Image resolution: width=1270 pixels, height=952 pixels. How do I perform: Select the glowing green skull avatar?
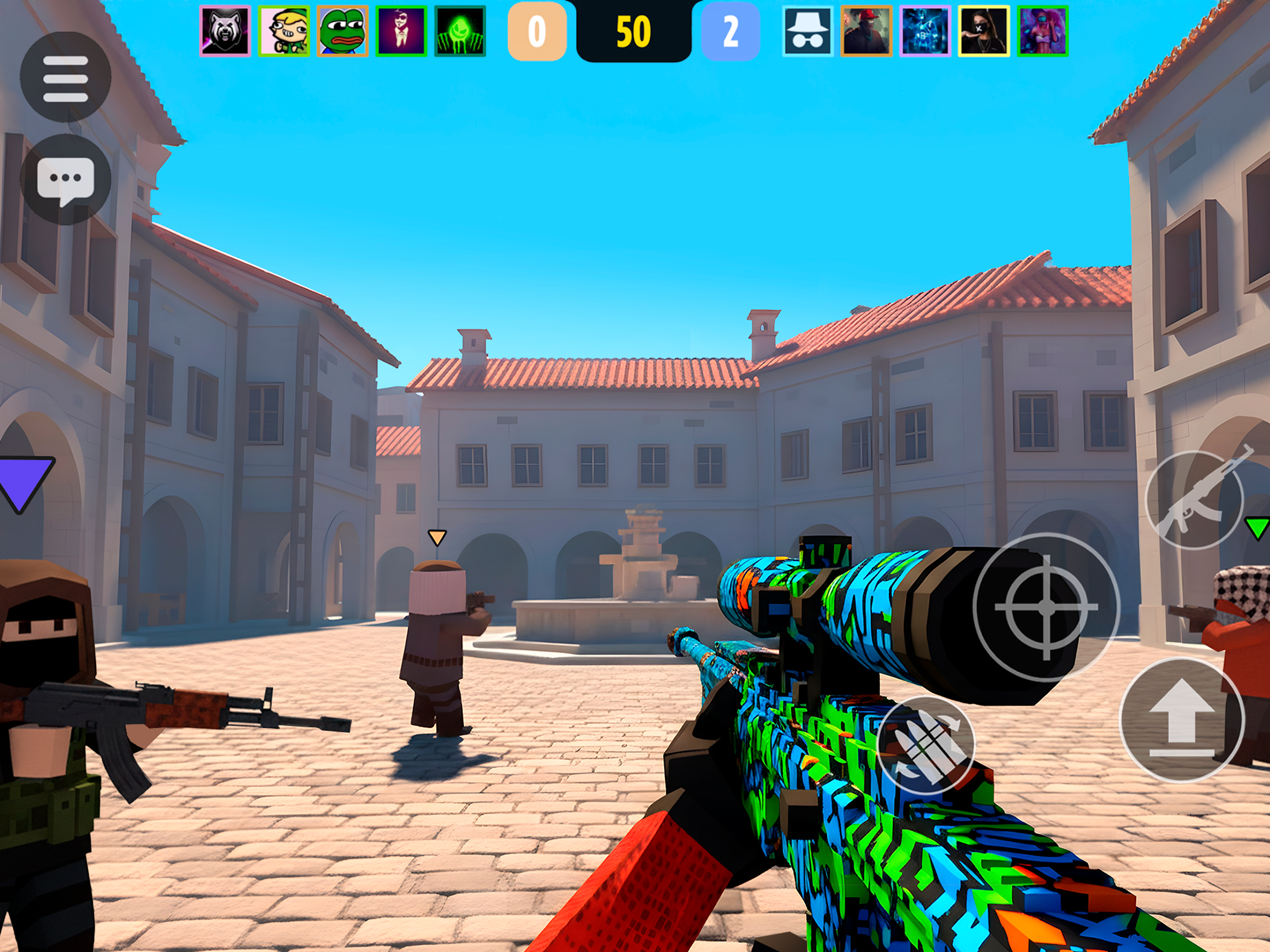pyautogui.click(x=460, y=31)
